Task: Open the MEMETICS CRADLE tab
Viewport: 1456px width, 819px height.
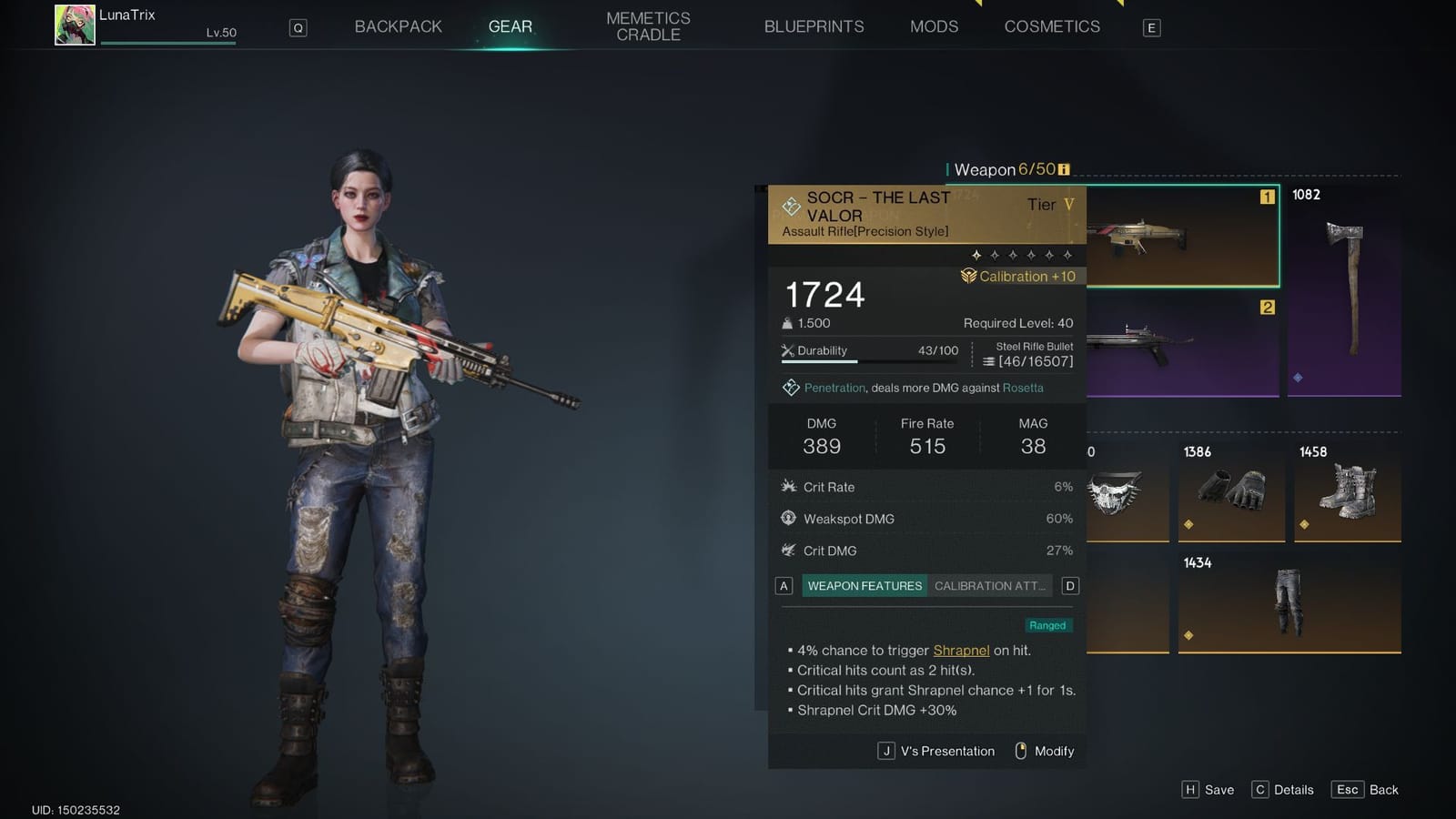Action: (x=648, y=25)
